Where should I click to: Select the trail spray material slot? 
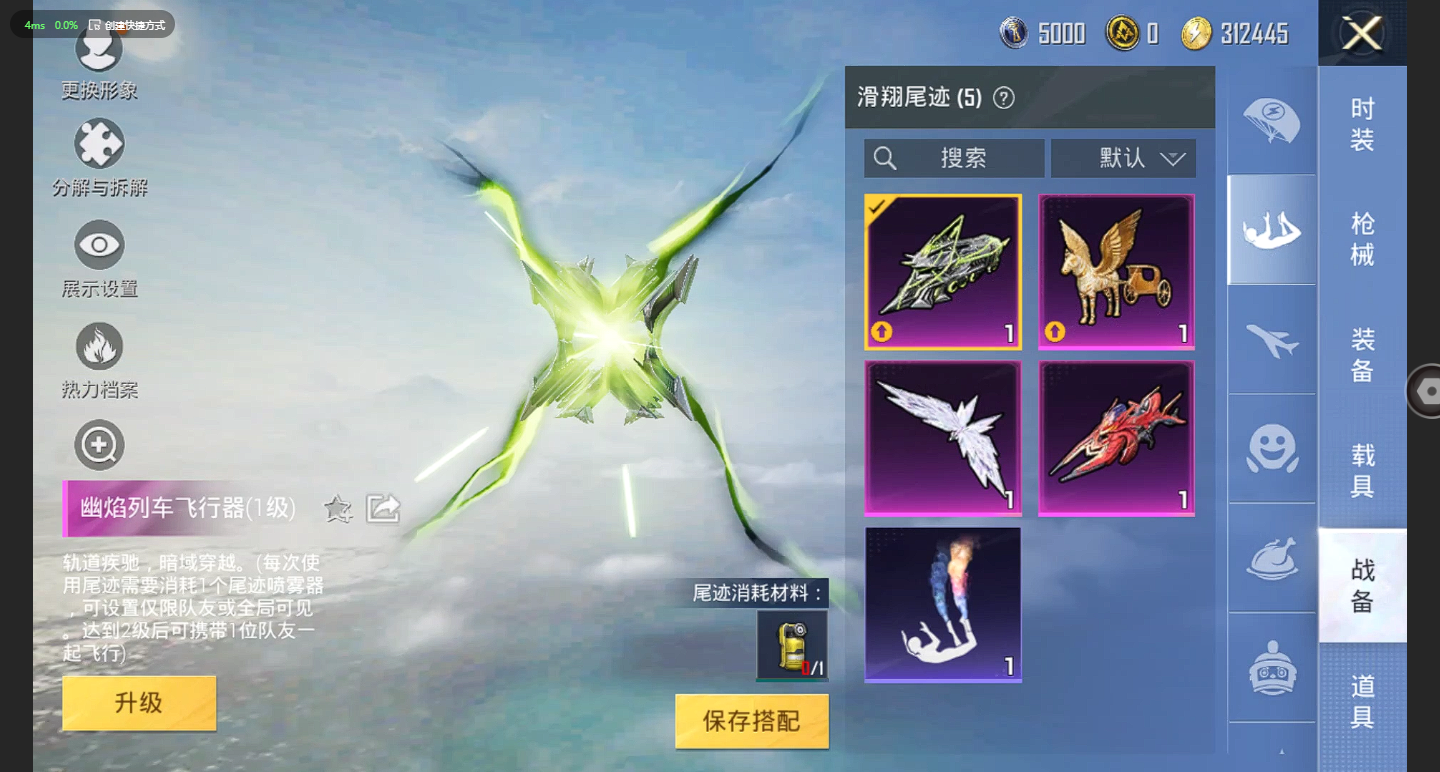[791, 645]
